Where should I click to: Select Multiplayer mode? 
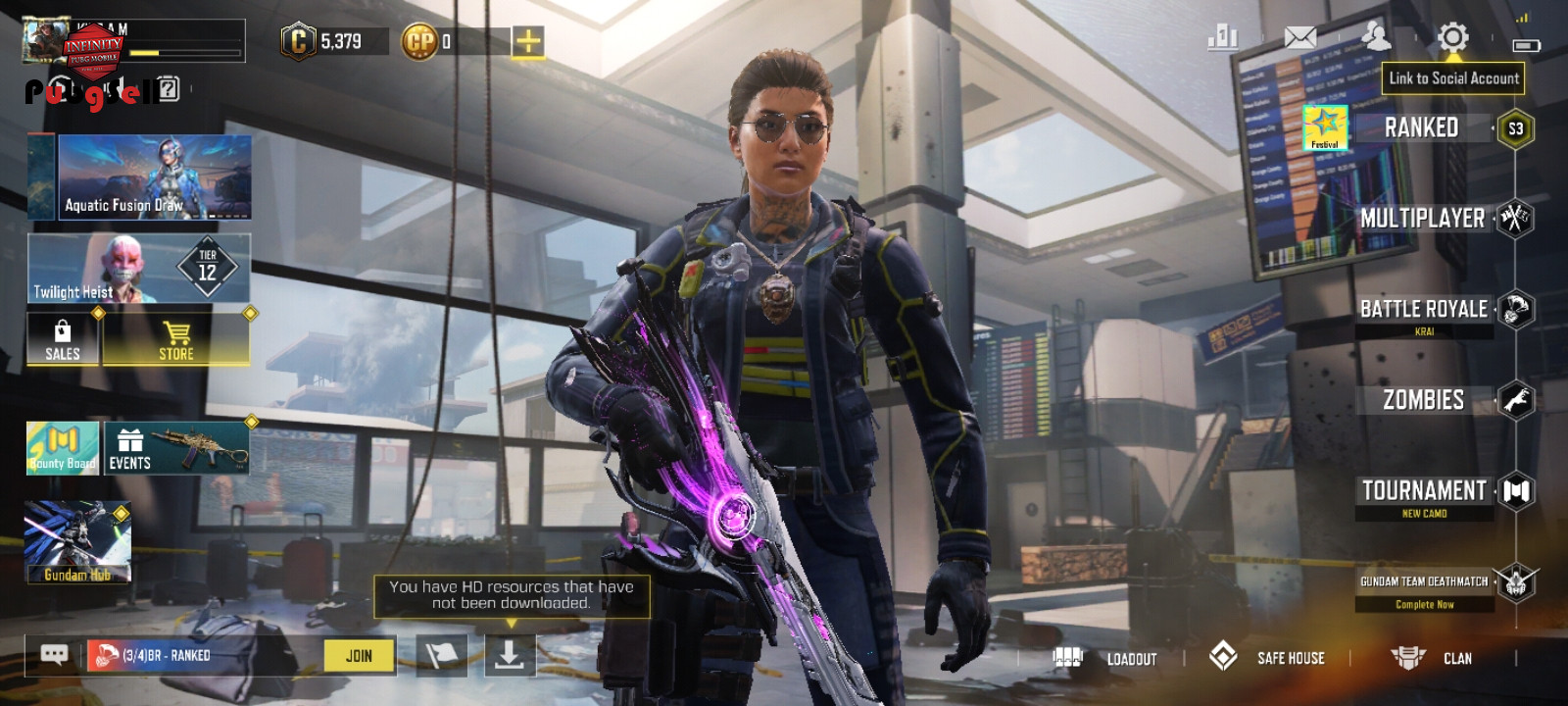coord(1423,219)
